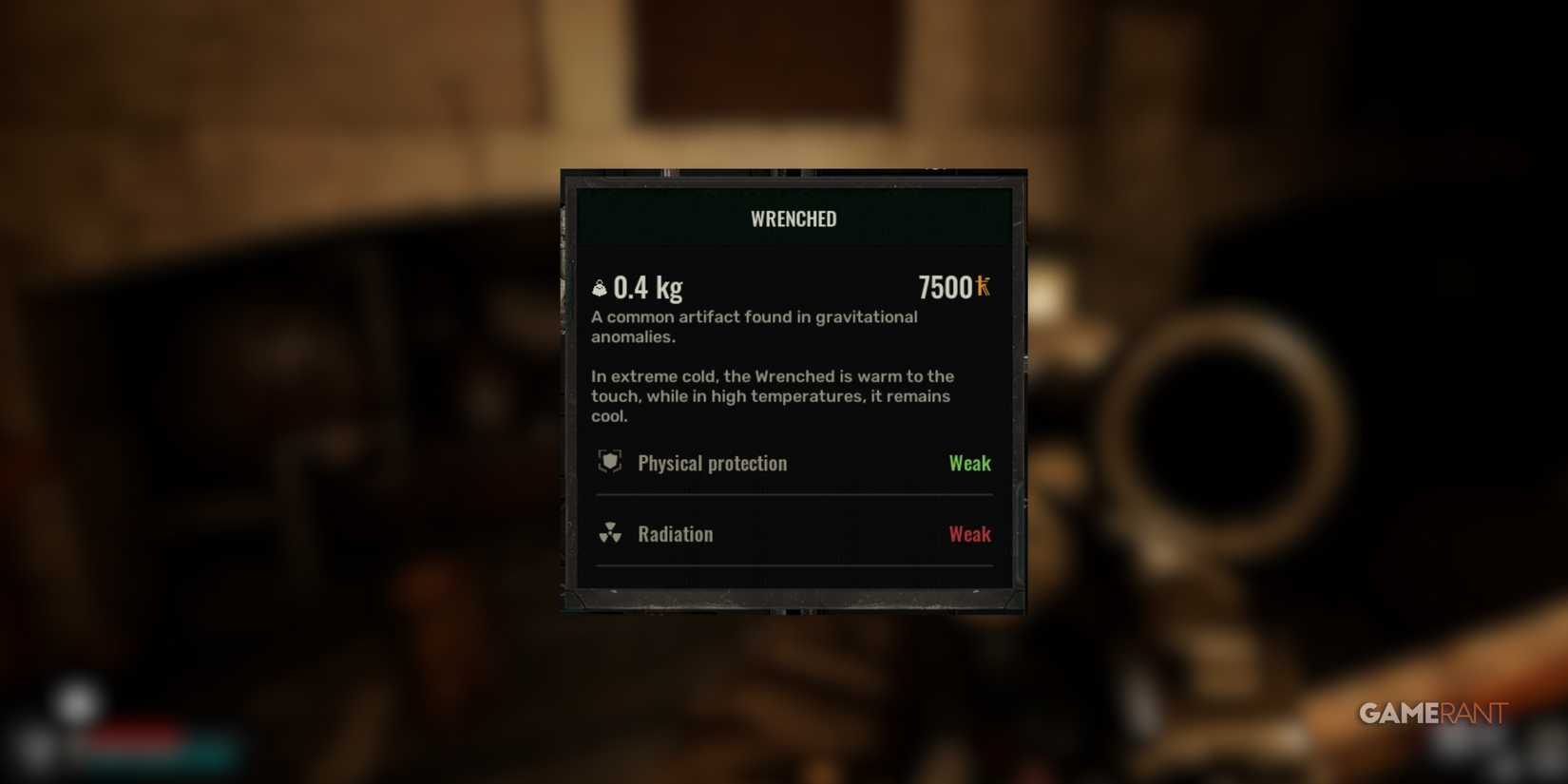Click the shield icon for Physical protection
This screenshot has width=1568, height=784.
click(x=609, y=463)
